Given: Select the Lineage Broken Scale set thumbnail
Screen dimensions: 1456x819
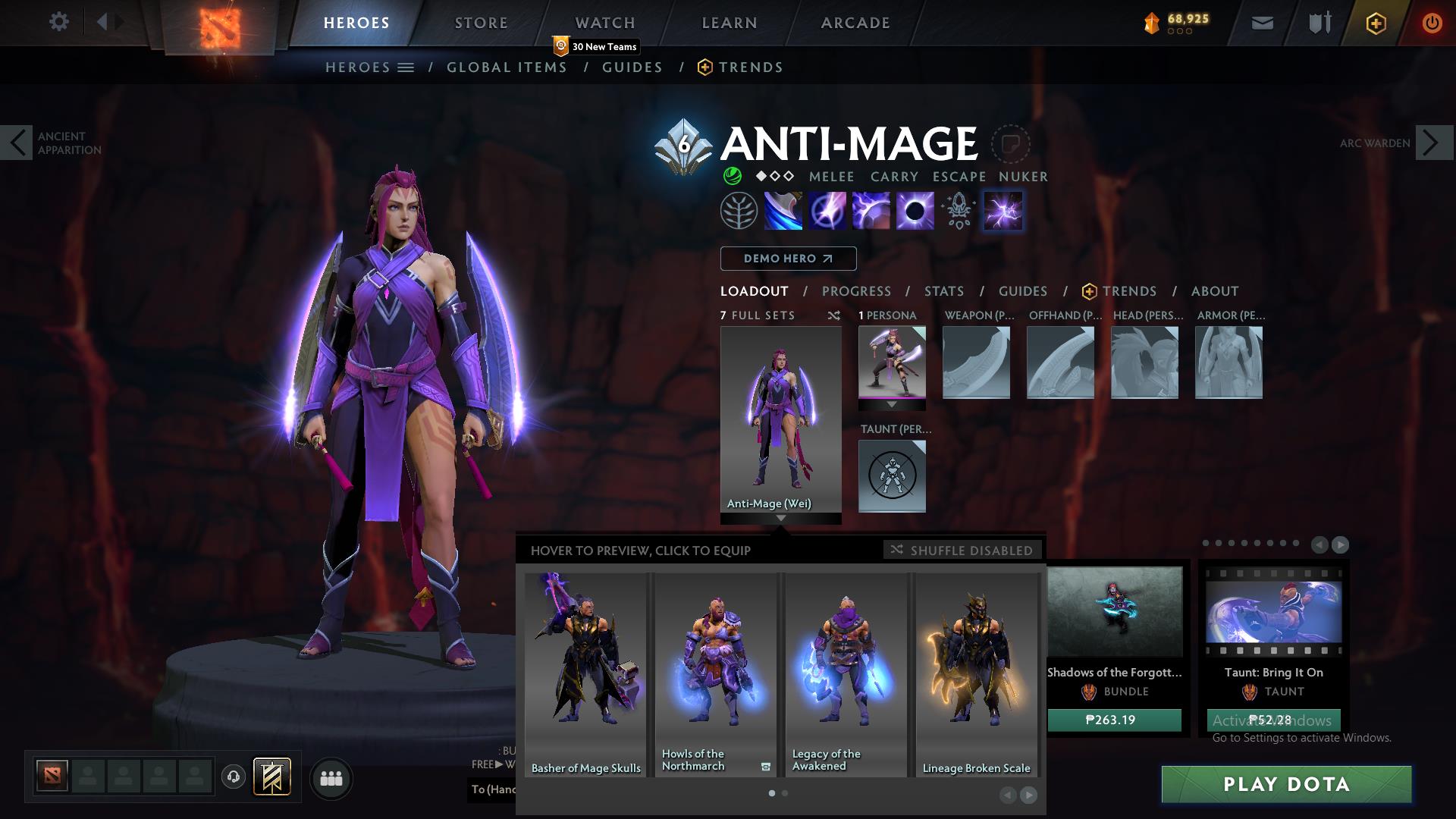Looking at the screenshot, I should [x=976, y=667].
